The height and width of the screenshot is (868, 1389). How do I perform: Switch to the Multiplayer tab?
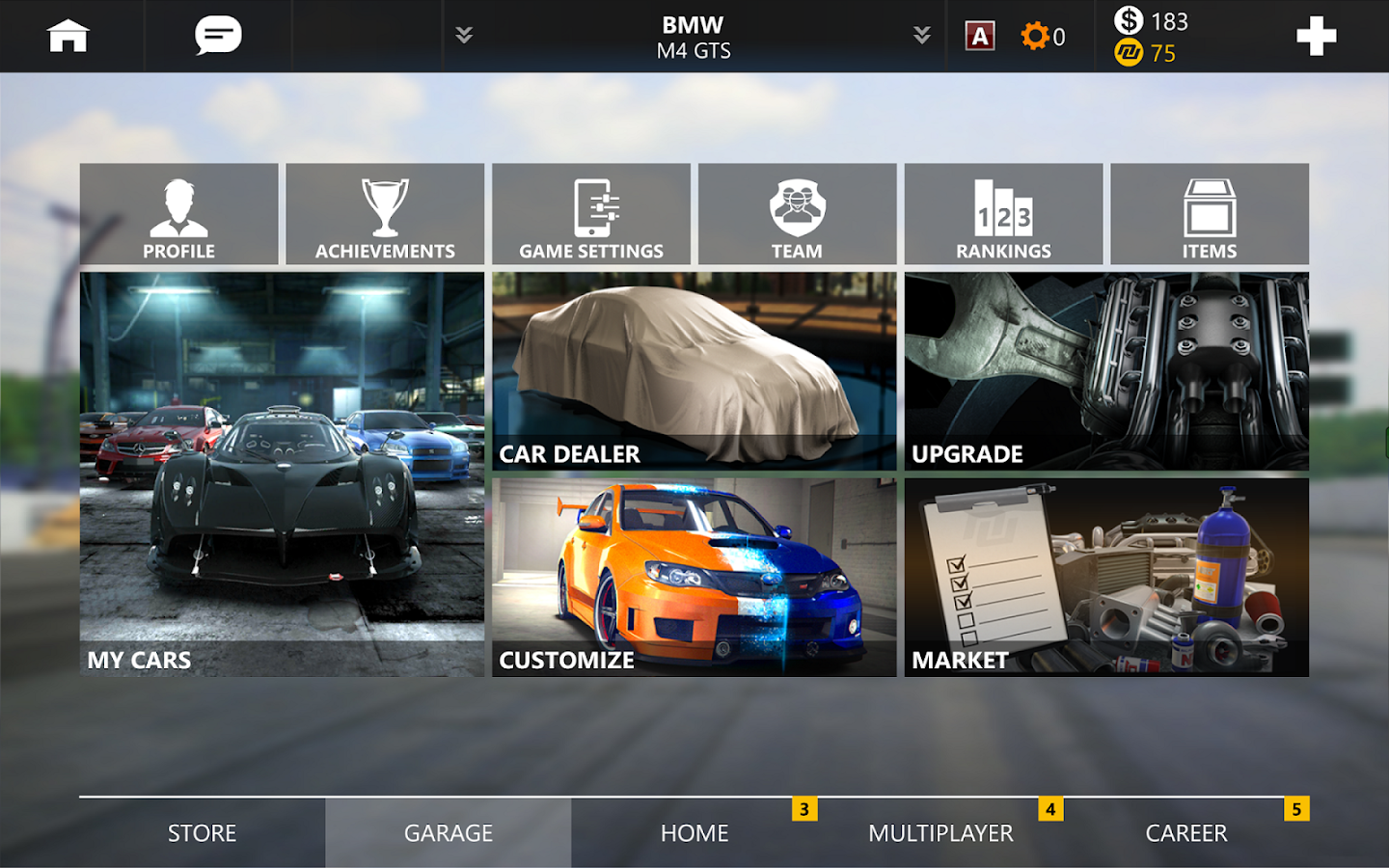click(940, 833)
